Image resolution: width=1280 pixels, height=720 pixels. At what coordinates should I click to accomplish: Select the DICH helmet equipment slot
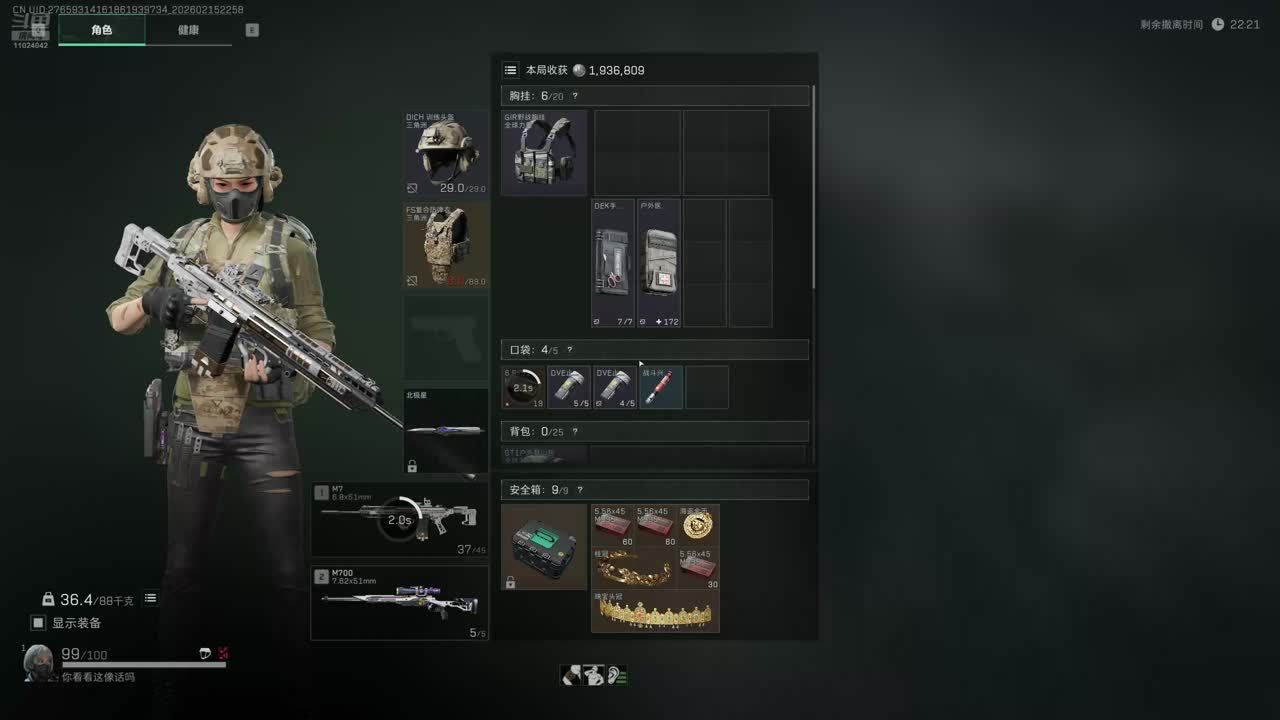pos(446,153)
